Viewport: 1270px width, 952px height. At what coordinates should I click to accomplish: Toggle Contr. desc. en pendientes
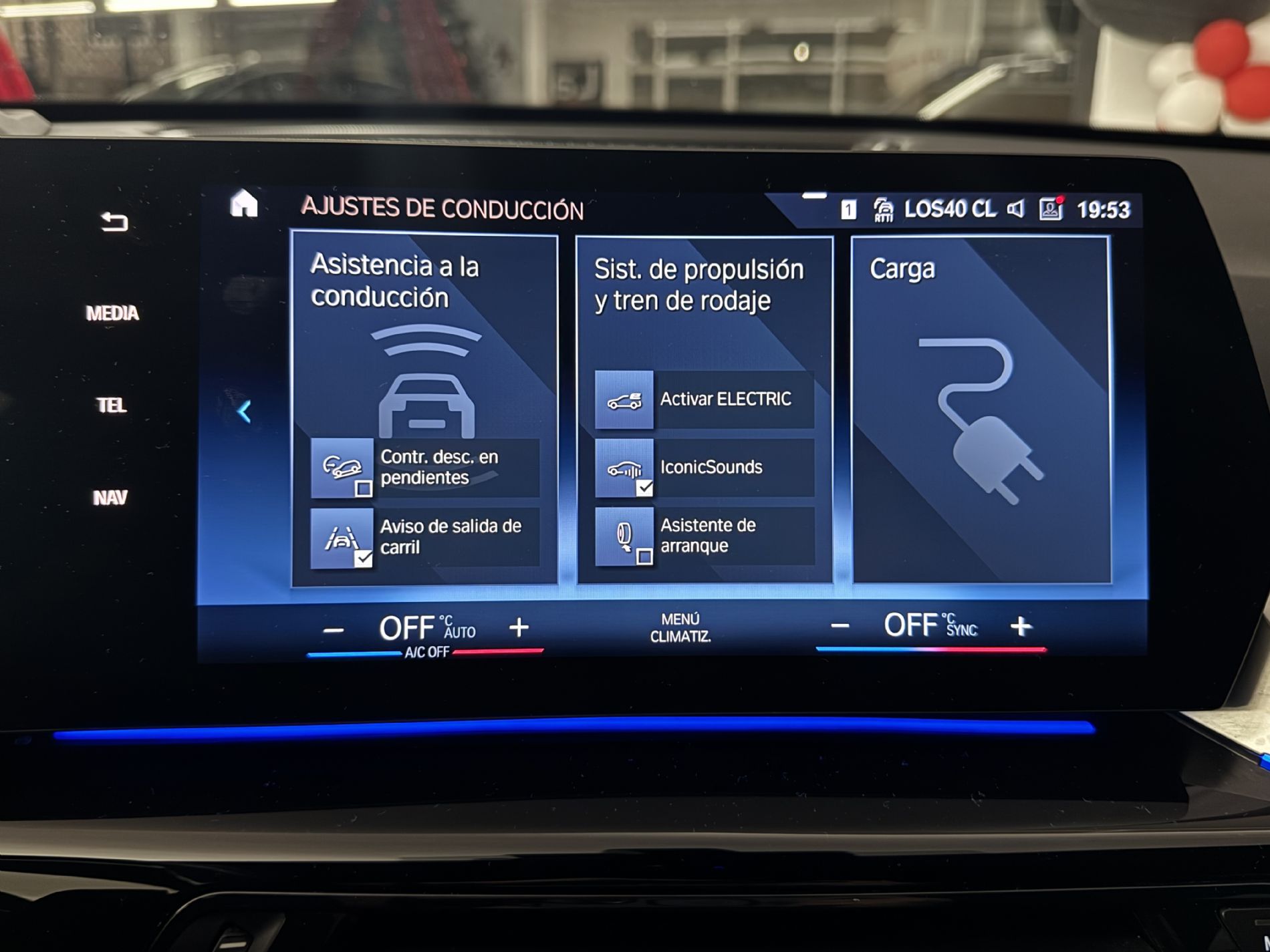(425, 468)
